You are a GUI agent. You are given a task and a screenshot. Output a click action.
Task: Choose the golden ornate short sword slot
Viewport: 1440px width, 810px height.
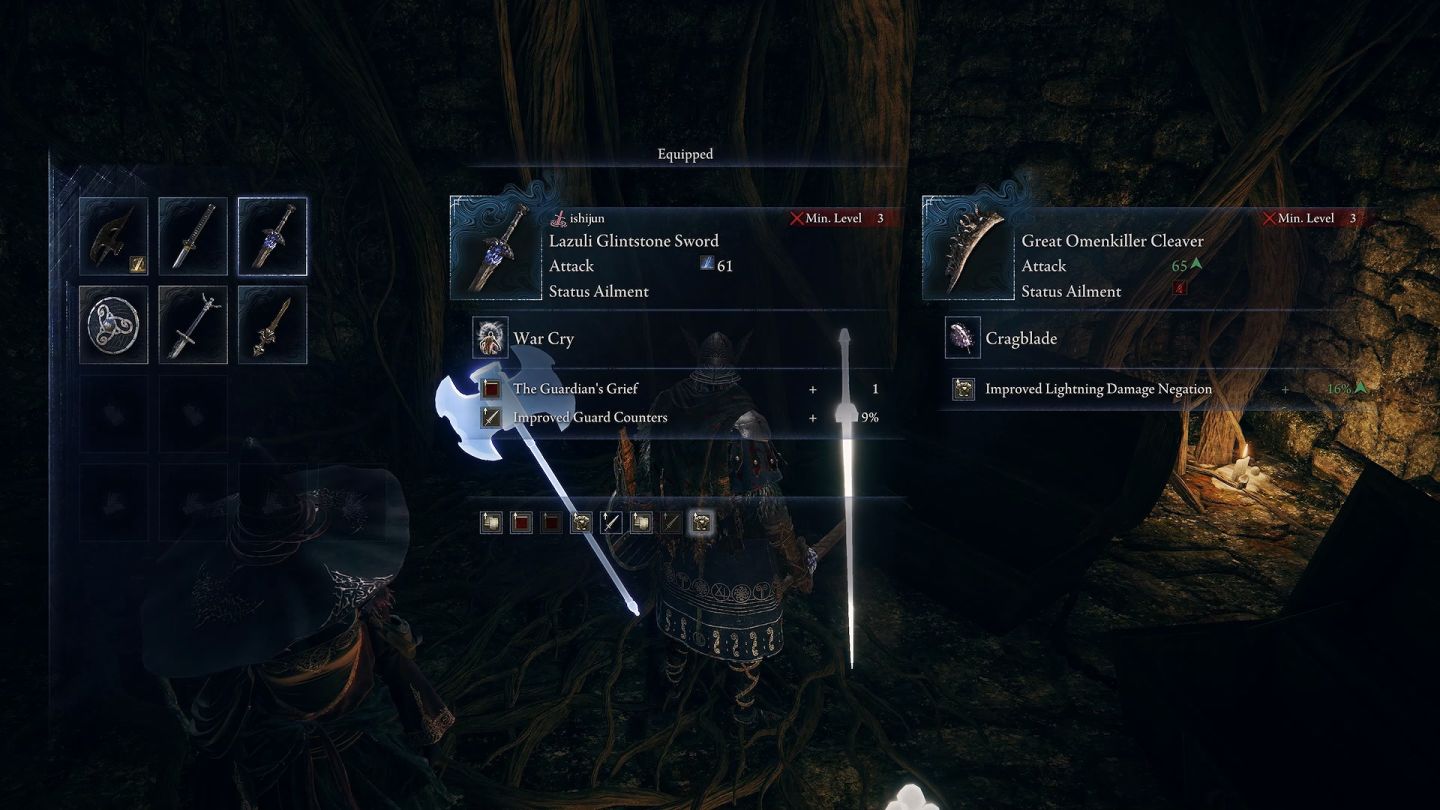pos(272,325)
